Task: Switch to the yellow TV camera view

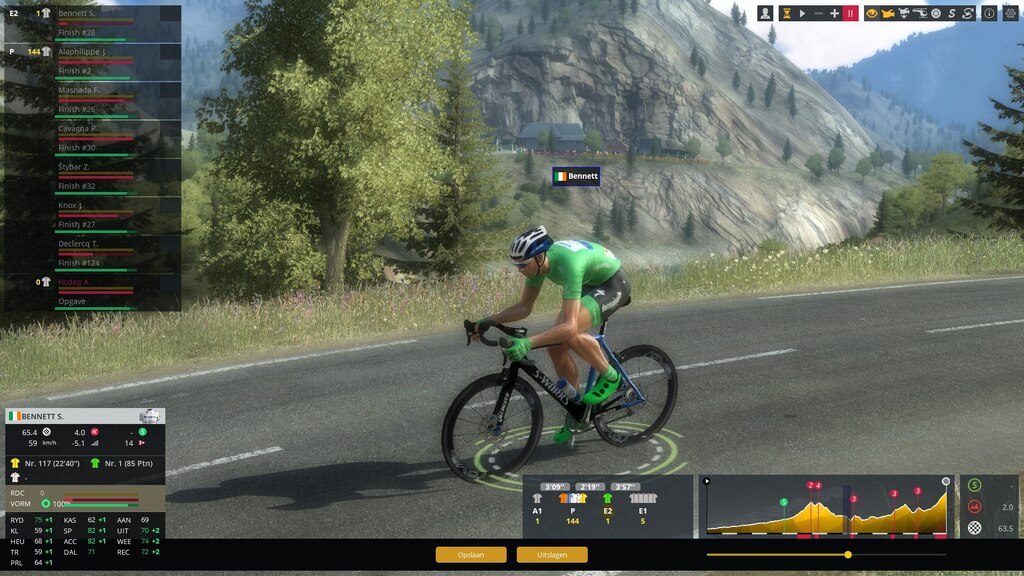Action: pos(887,13)
